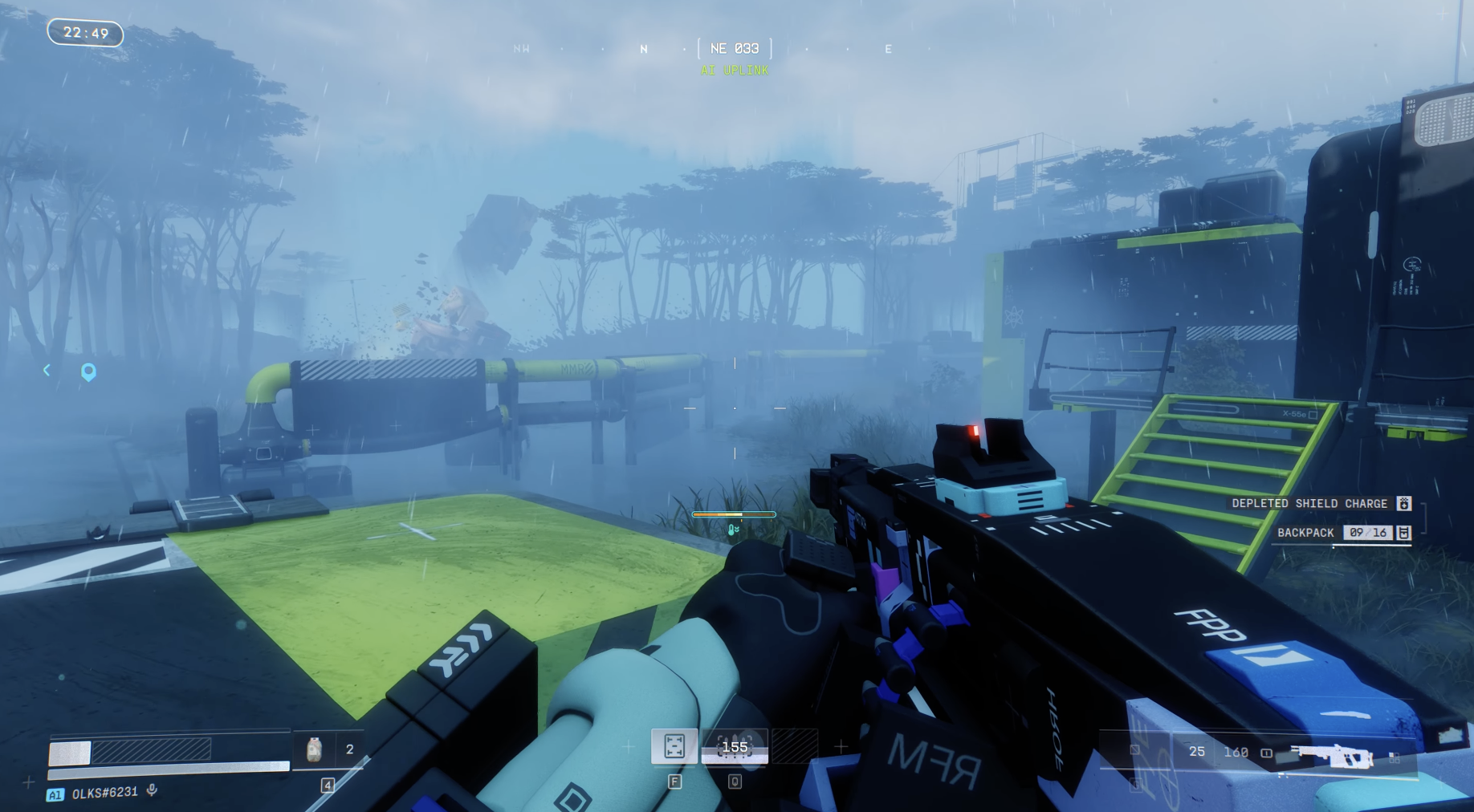The image size is (1474, 812).
Task: Click the NE 033 compass heading
Action: point(735,49)
